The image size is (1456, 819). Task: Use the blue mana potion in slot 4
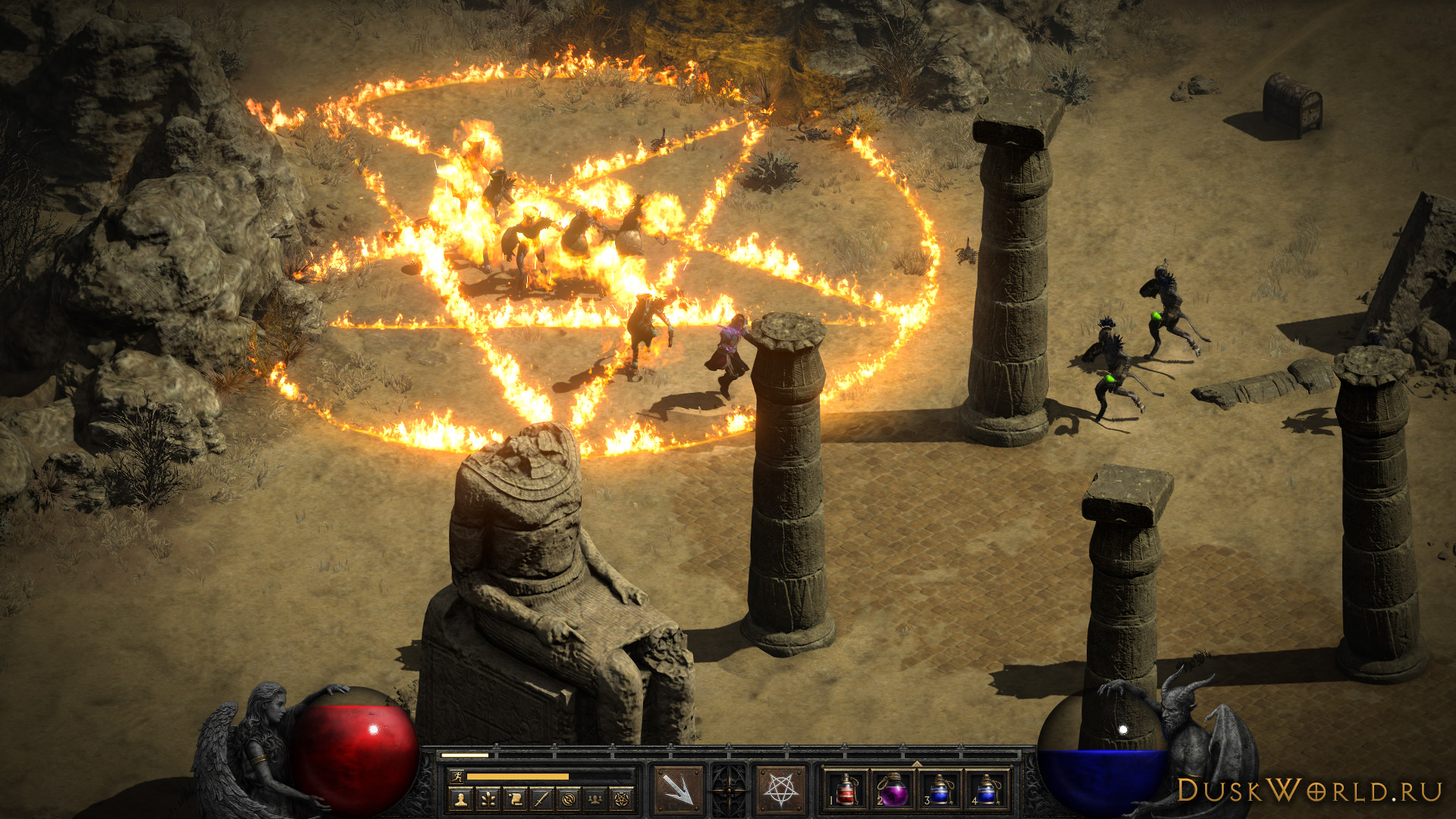(987, 790)
